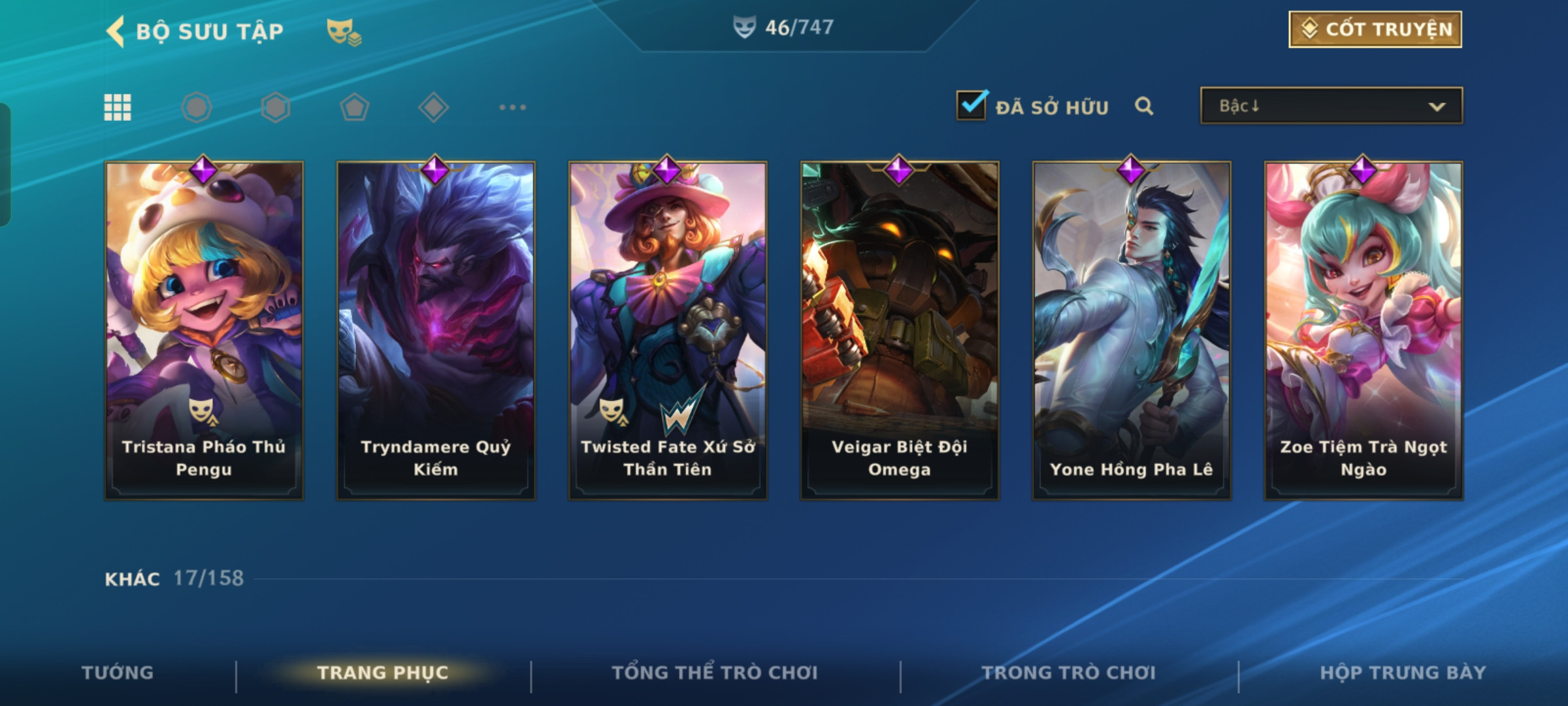Screen dimensions: 1568x706
Task: Select the all-skins grid filter
Action: pos(118,107)
